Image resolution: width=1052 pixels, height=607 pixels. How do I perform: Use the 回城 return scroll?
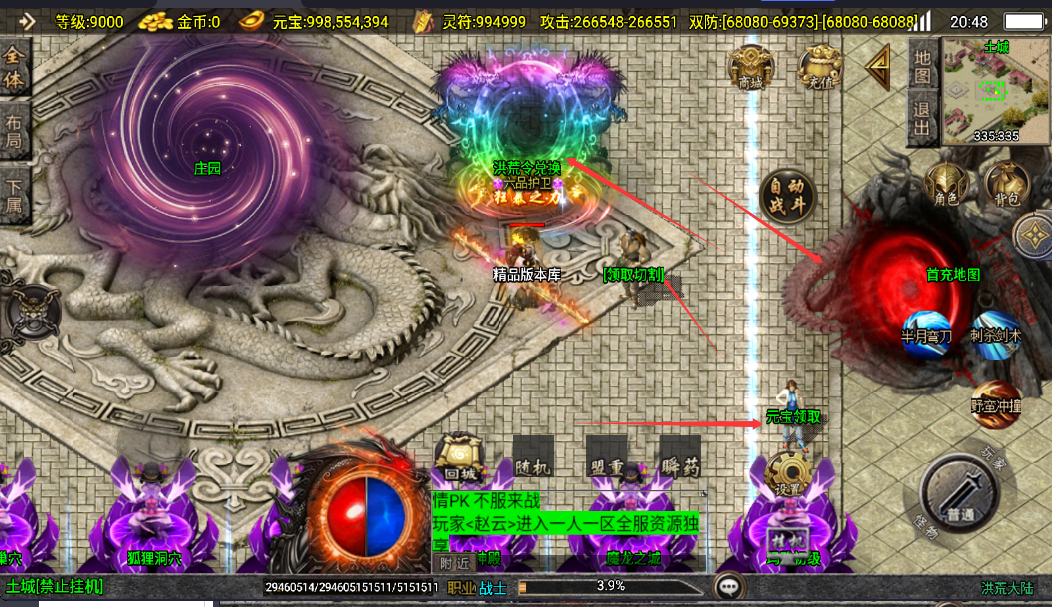tap(460, 458)
